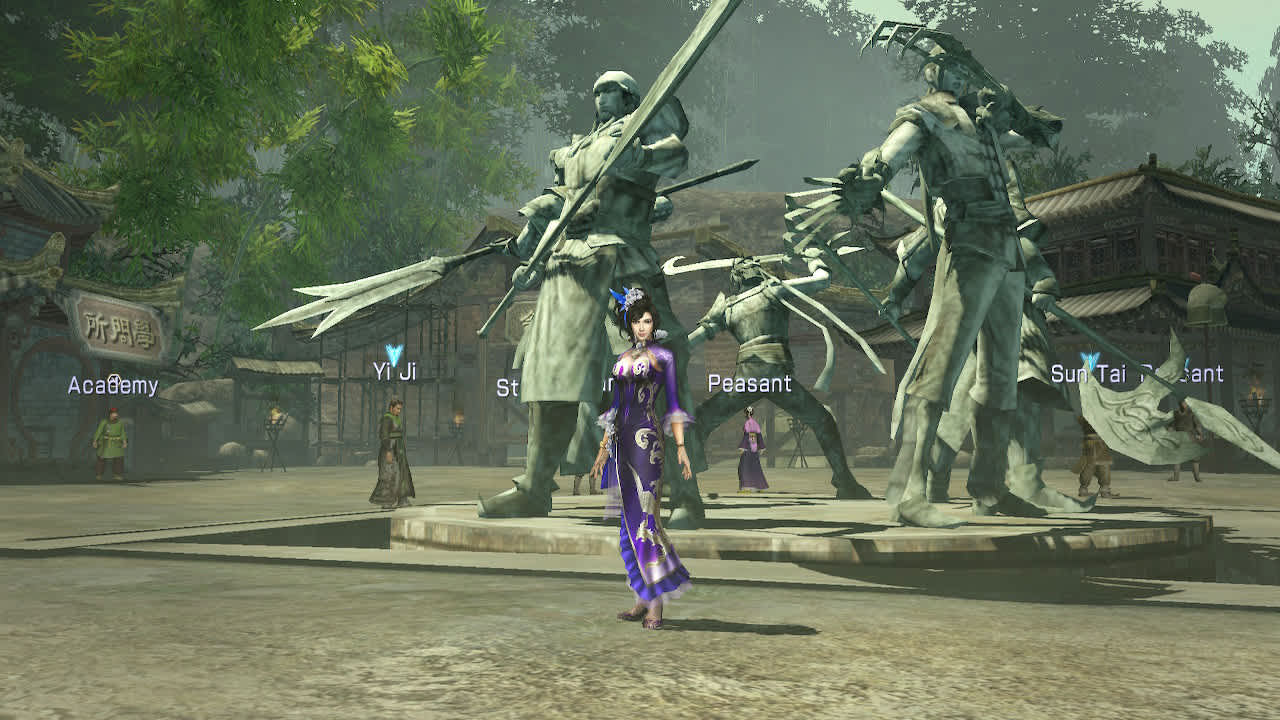Click the Academy text label

pos(113,385)
